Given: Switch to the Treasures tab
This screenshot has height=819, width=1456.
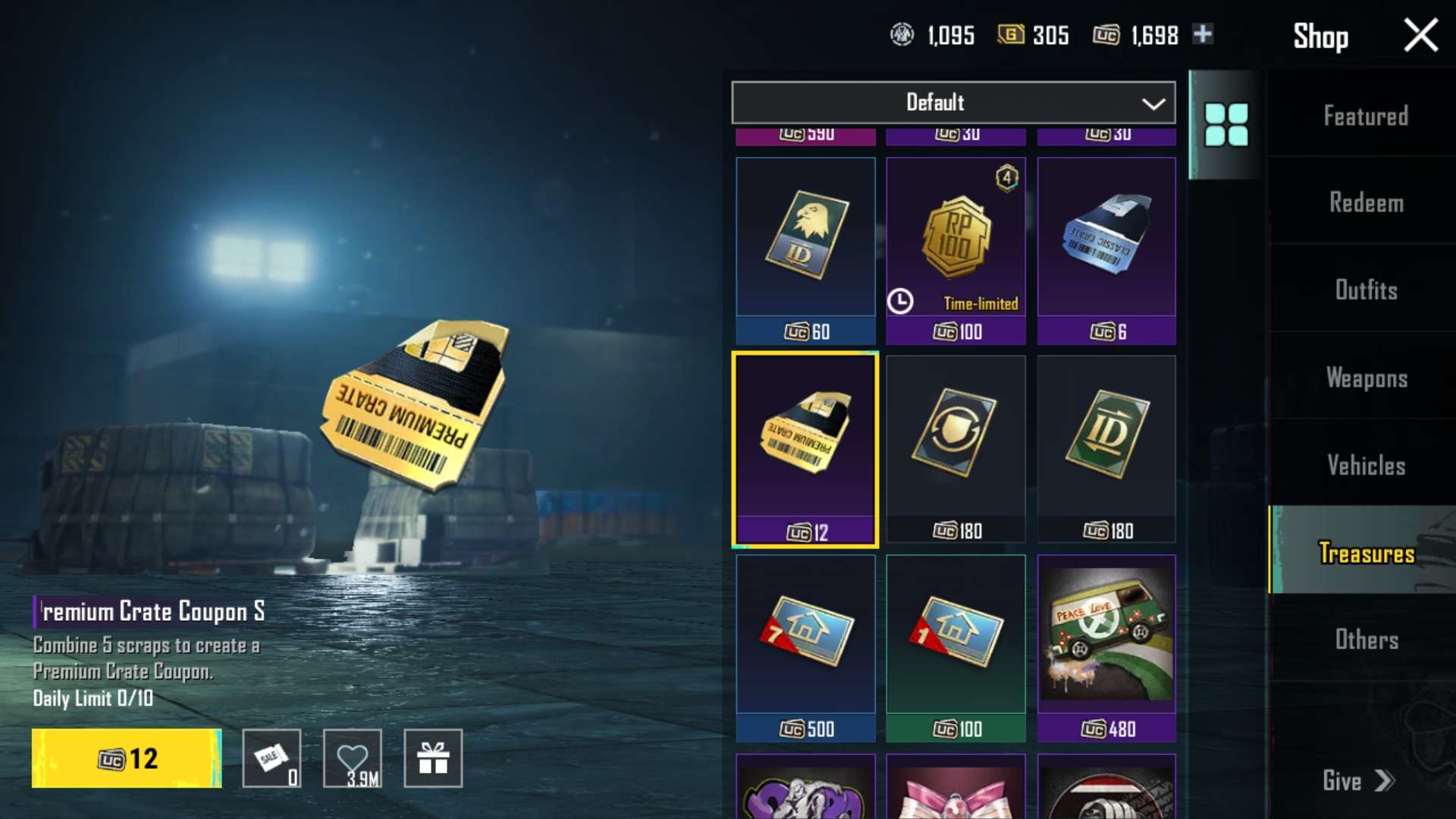Looking at the screenshot, I should [x=1365, y=554].
